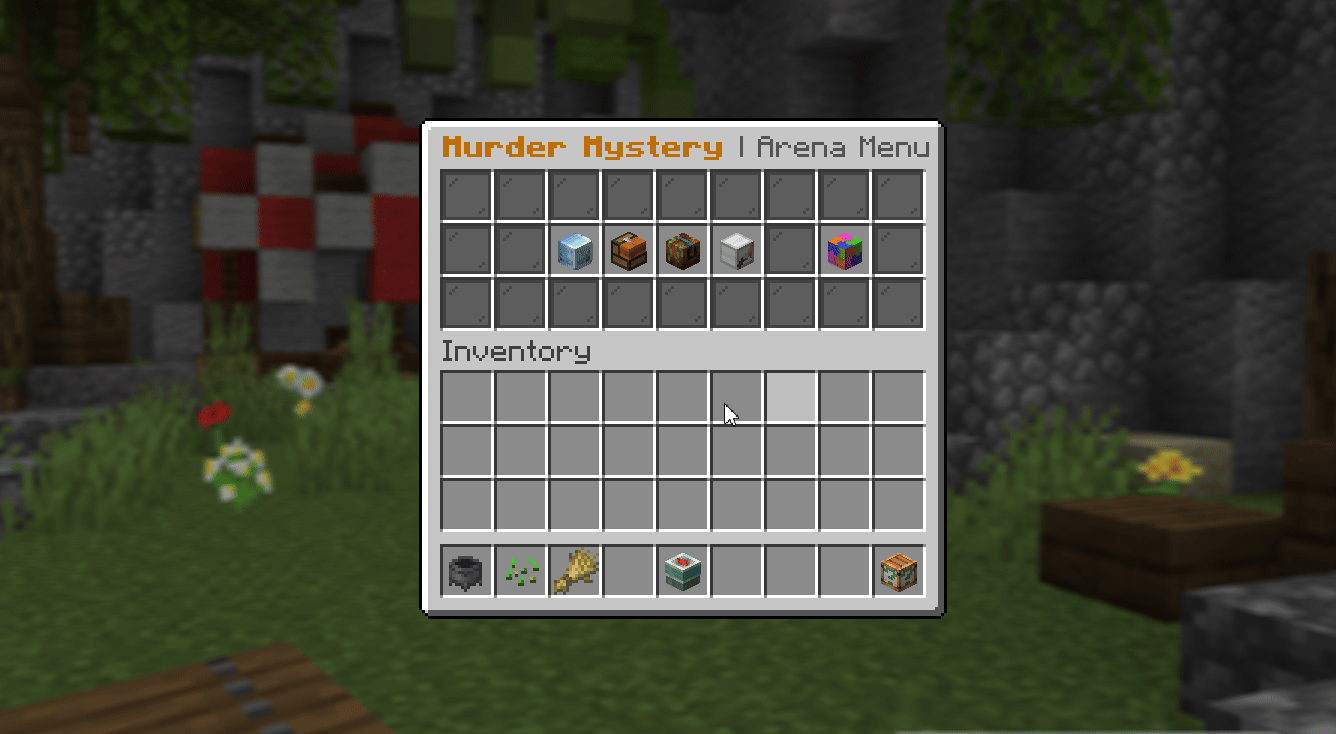The width and height of the screenshot is (1336, 734).
Task: Select the green seeds hotbar item
Action: click(519, 570)
